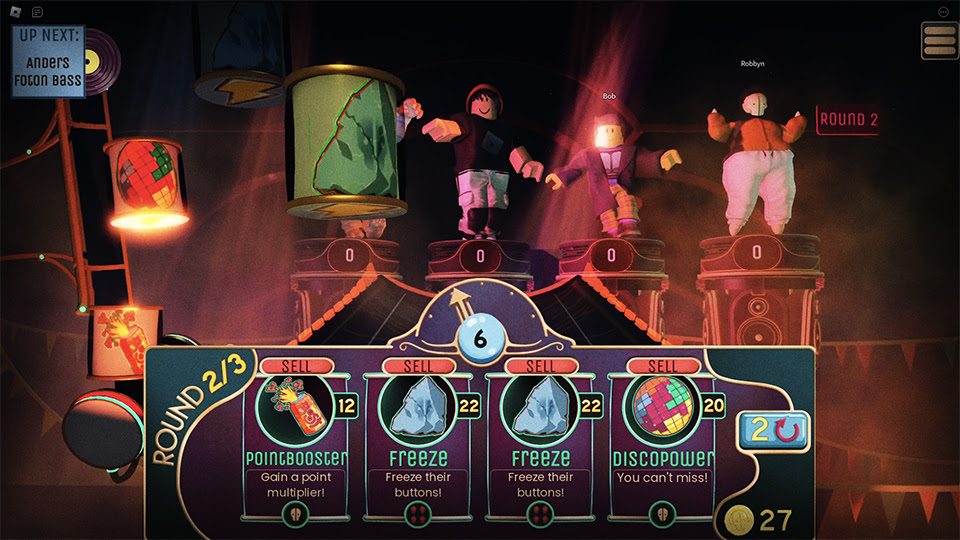
Task: Select the Pointbooster firecracker card
Action: click(x=296, y=410)
